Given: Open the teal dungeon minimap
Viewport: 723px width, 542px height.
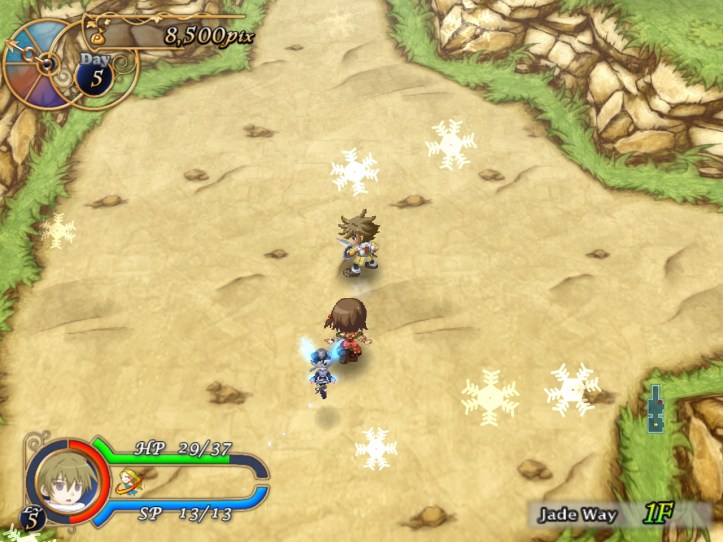Looking at the screenshot, I should pos(655,409).
